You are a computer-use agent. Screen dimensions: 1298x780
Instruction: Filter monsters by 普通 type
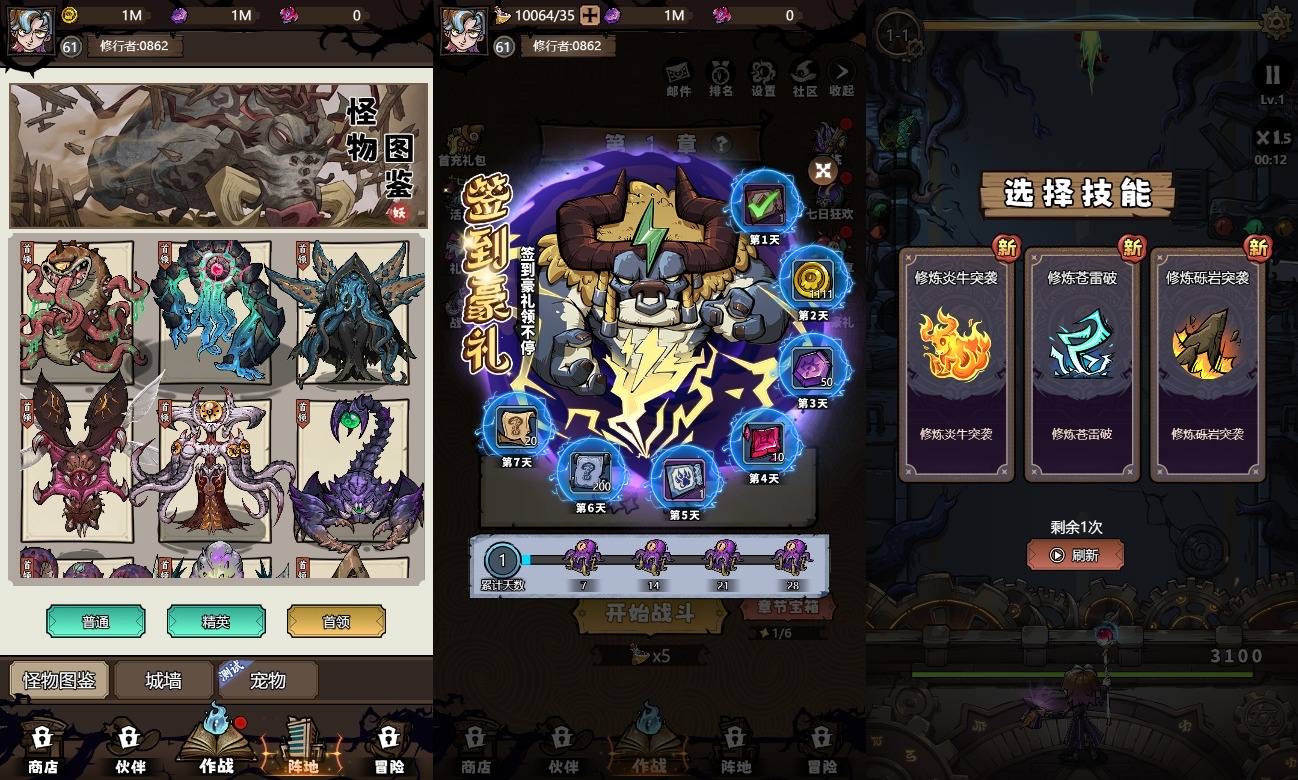[96, 621]
